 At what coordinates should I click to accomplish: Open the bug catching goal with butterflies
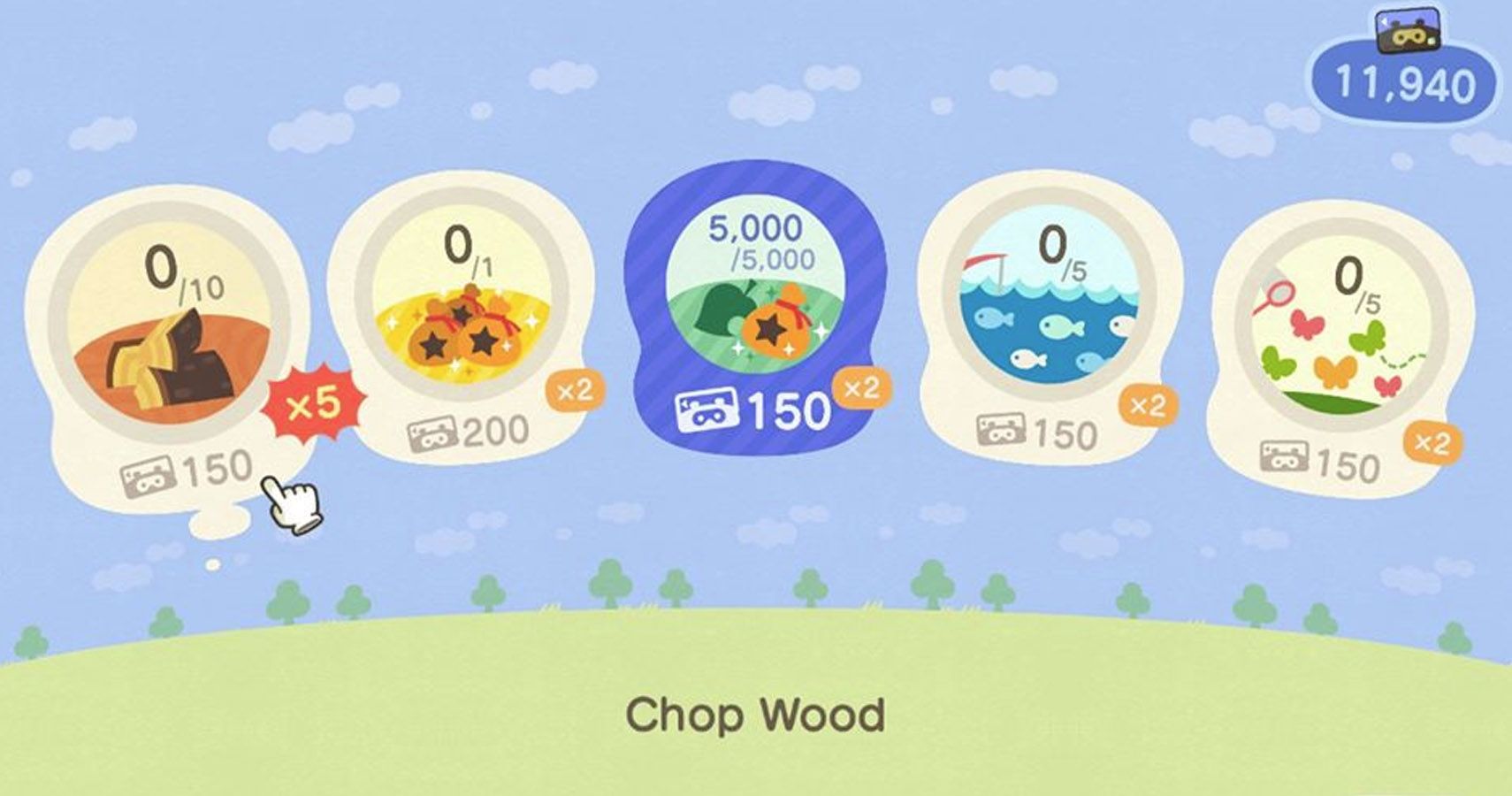tap(1335, 345)
